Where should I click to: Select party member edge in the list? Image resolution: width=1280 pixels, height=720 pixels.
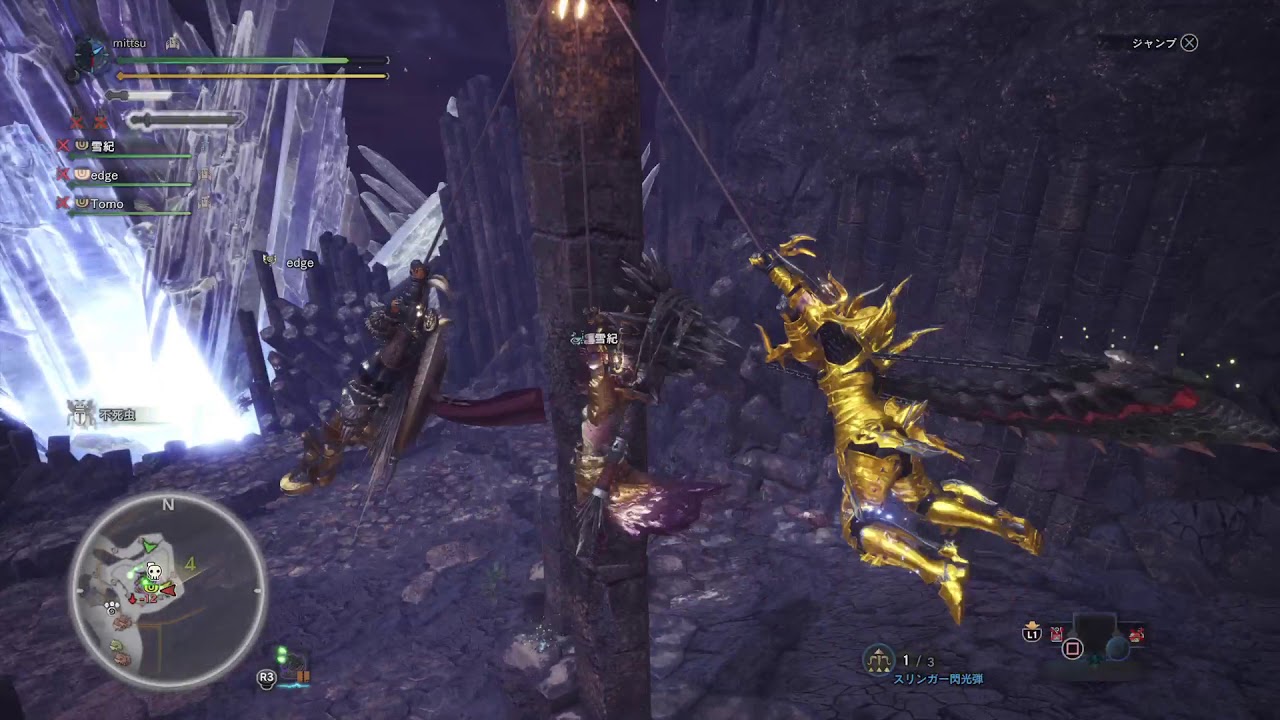coord(103,175)
